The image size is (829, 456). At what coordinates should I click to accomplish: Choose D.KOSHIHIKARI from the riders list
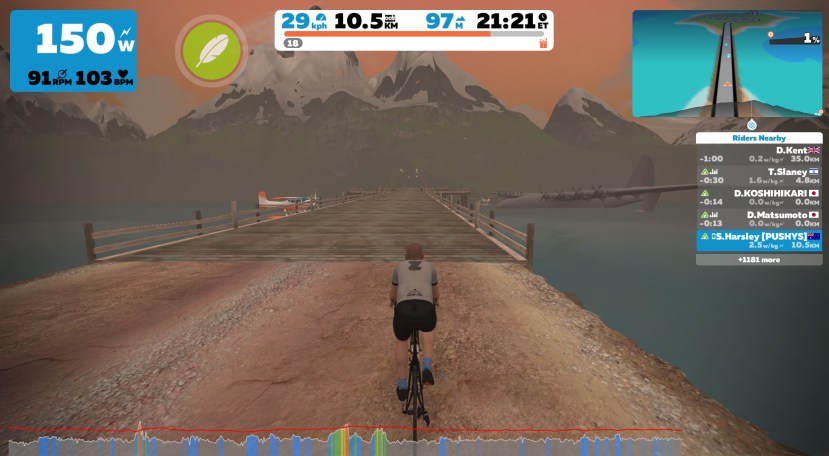point(759,198)
